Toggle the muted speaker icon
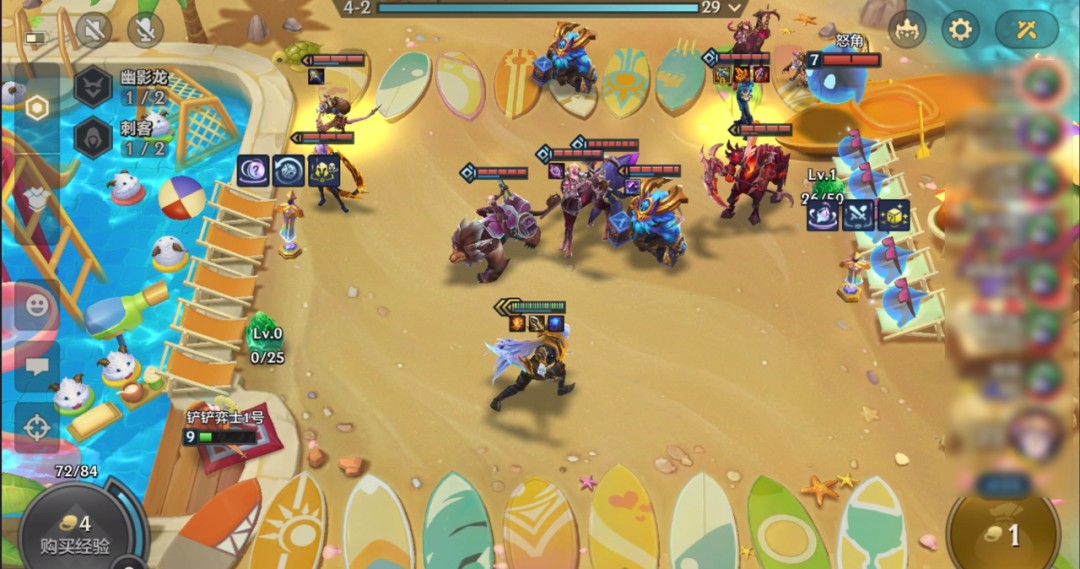1080x569 pixels. (x=94, y=30)
